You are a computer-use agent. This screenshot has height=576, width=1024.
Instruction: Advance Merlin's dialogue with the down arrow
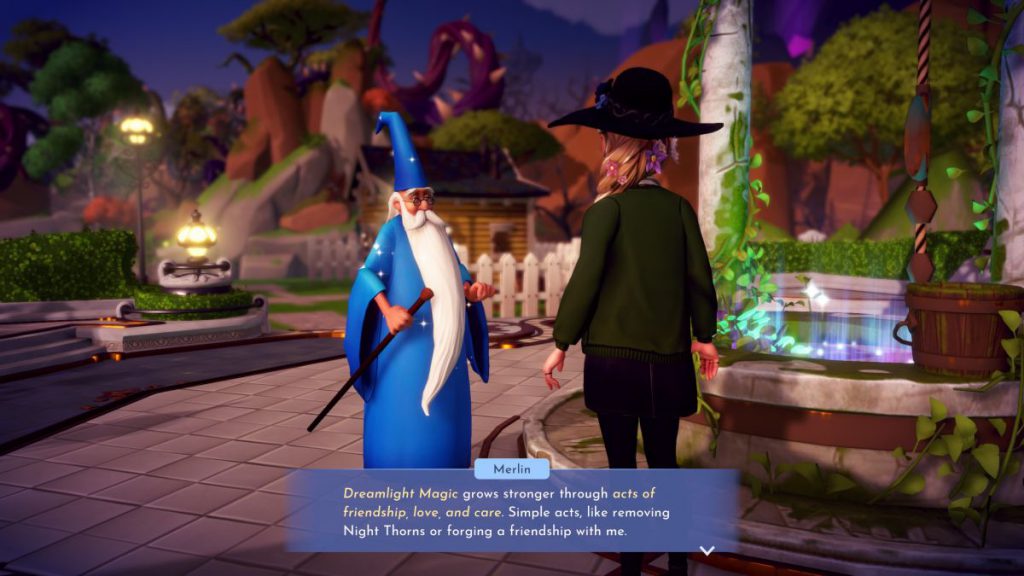(707, 550)
